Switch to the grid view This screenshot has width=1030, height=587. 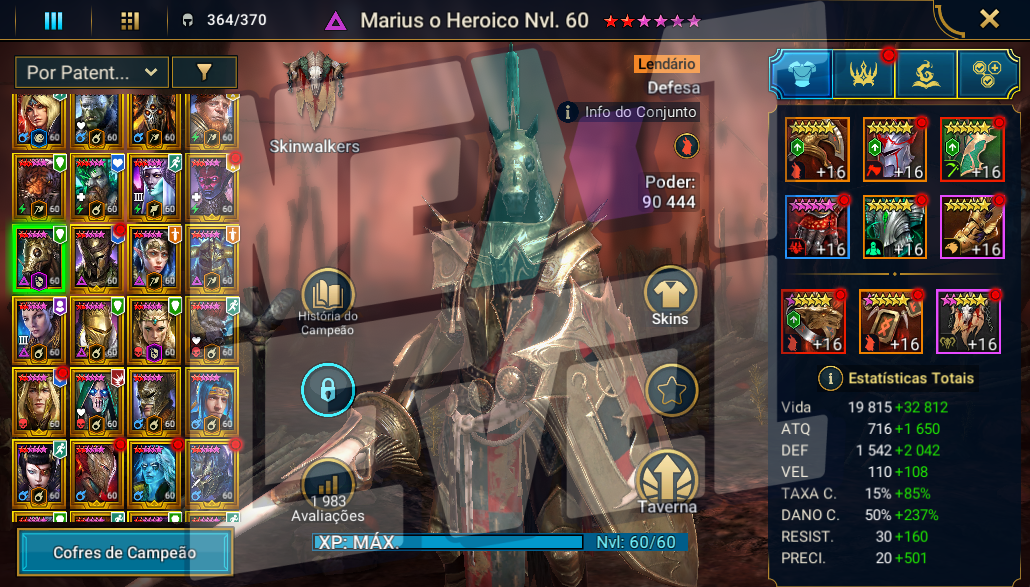(x=129, y=20)
